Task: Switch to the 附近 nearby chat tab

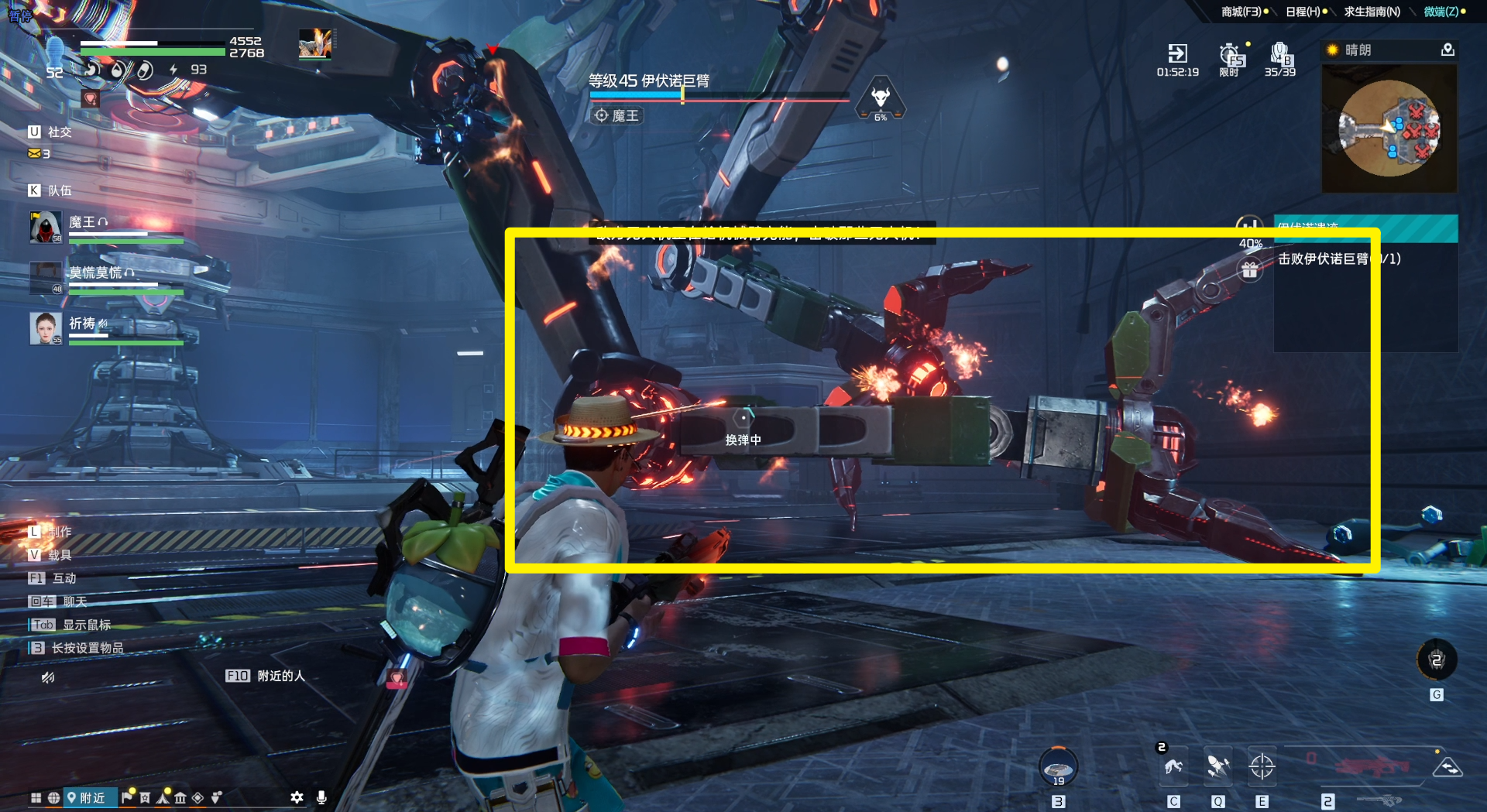Action: point(87,797)
